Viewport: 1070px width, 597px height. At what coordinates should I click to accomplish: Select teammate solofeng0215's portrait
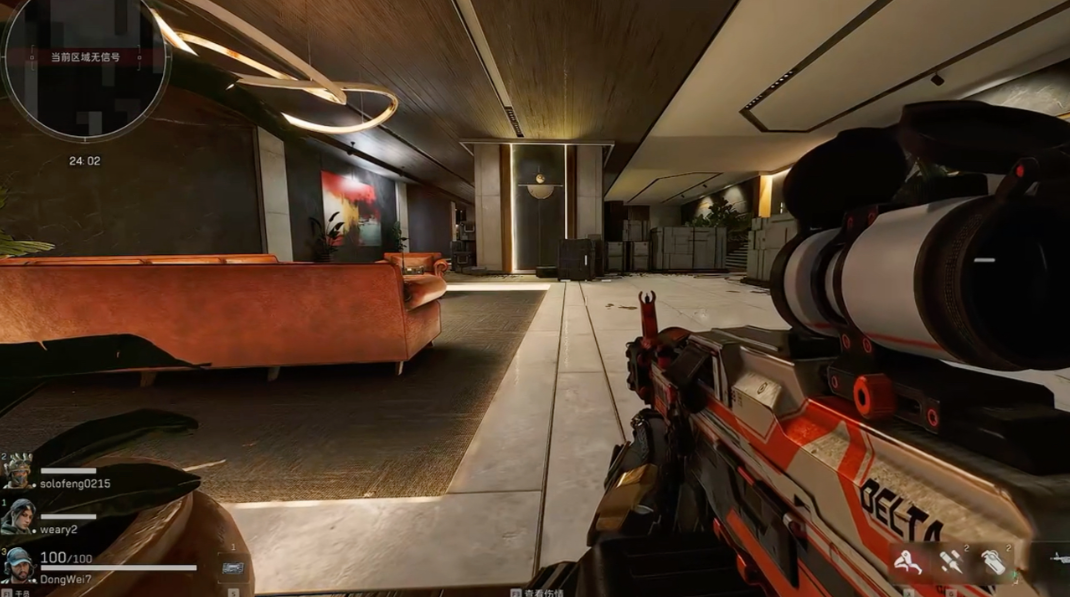19,471
